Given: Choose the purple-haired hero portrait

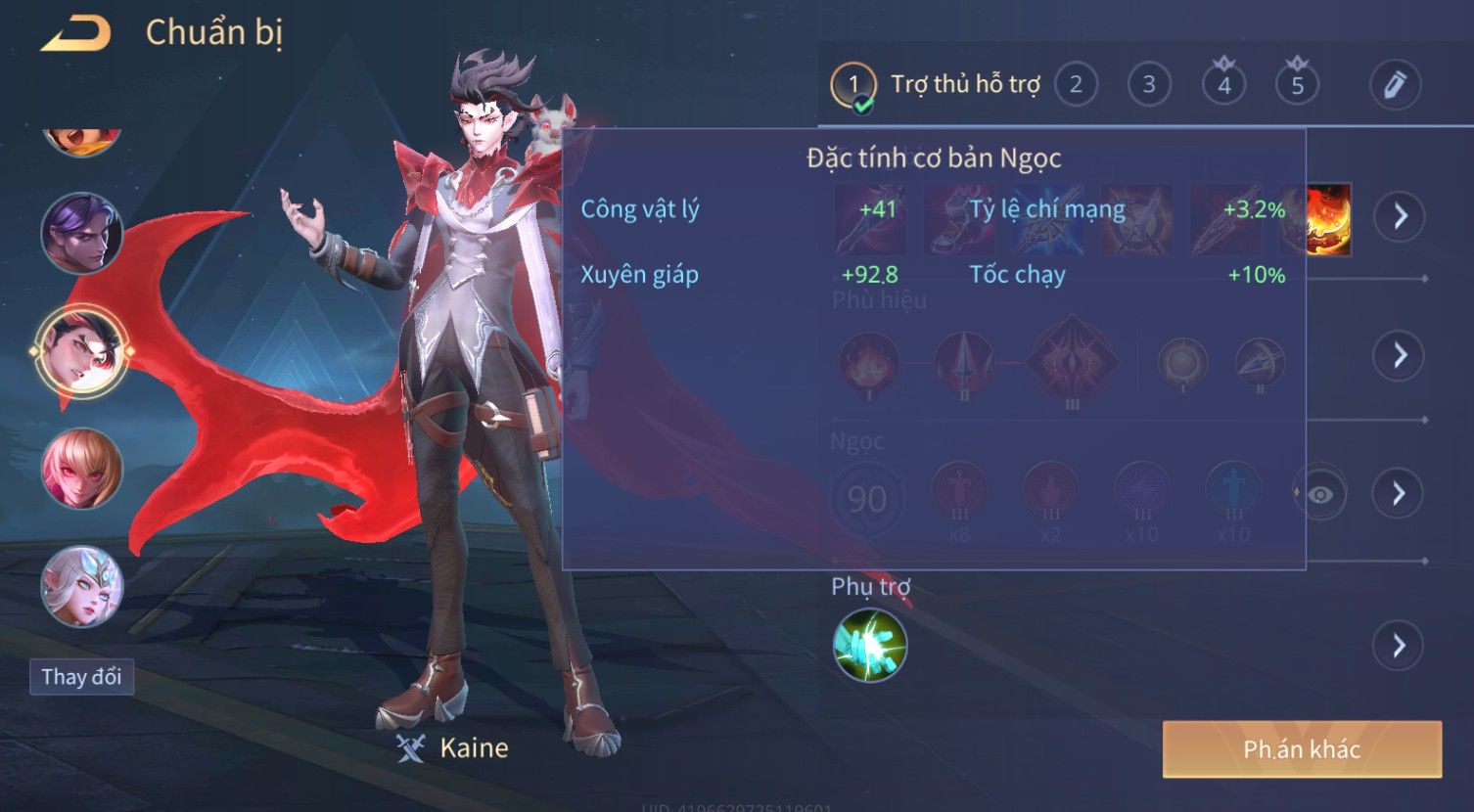Looking at the screenshot, I should click(x=82, y=233).
